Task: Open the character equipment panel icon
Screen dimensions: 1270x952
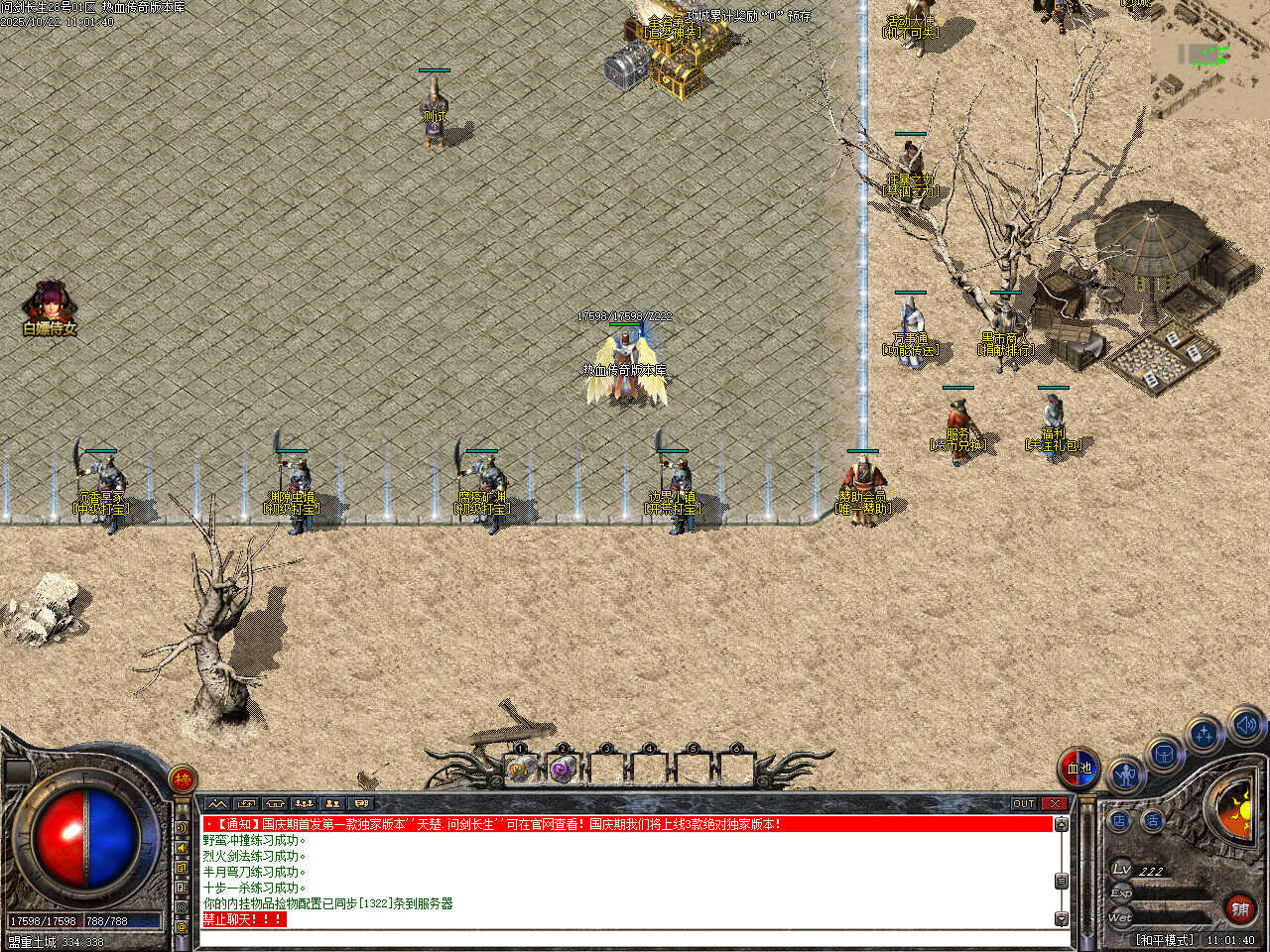Action: [1125, 774]
